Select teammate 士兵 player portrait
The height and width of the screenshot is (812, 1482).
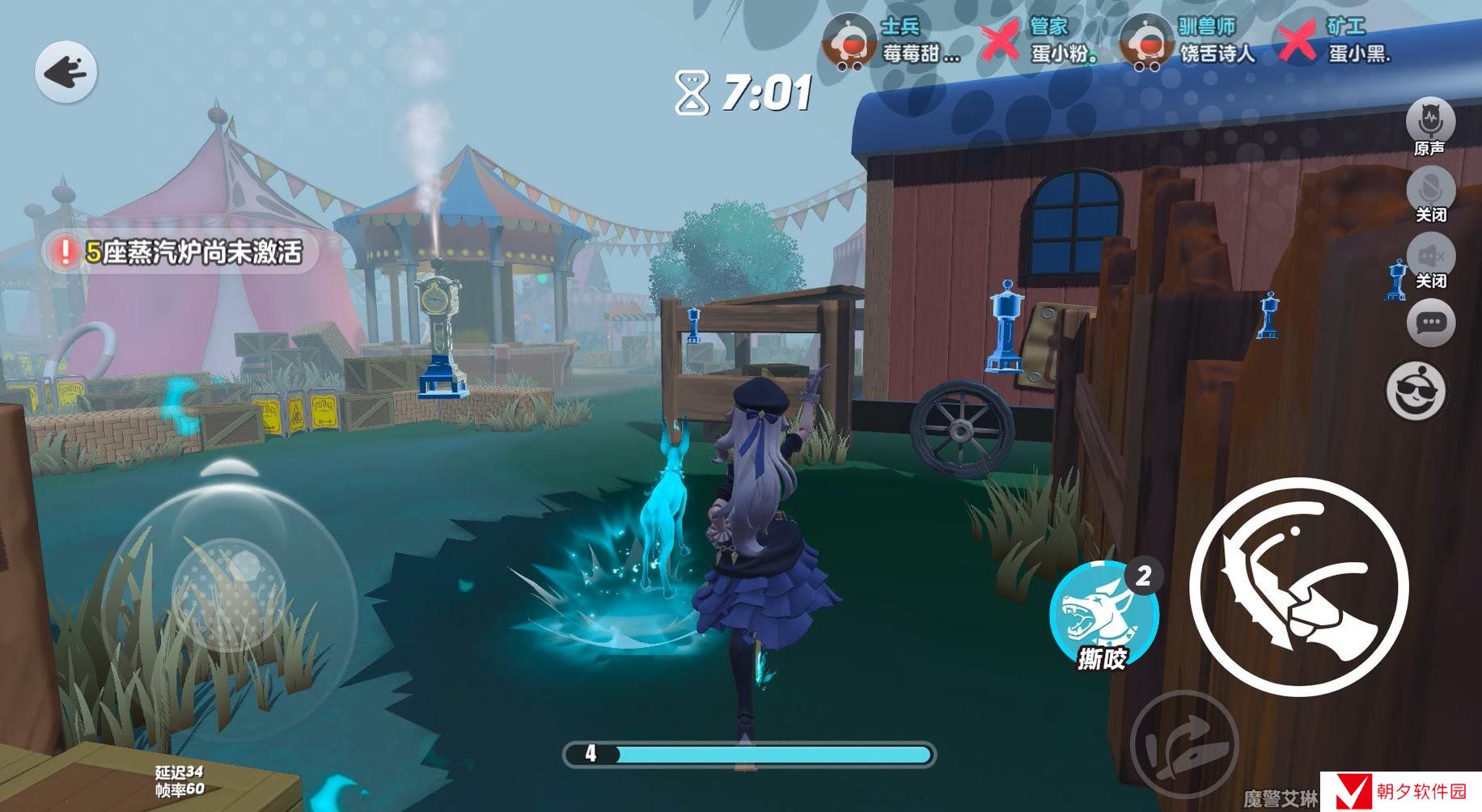coord(849,42)
